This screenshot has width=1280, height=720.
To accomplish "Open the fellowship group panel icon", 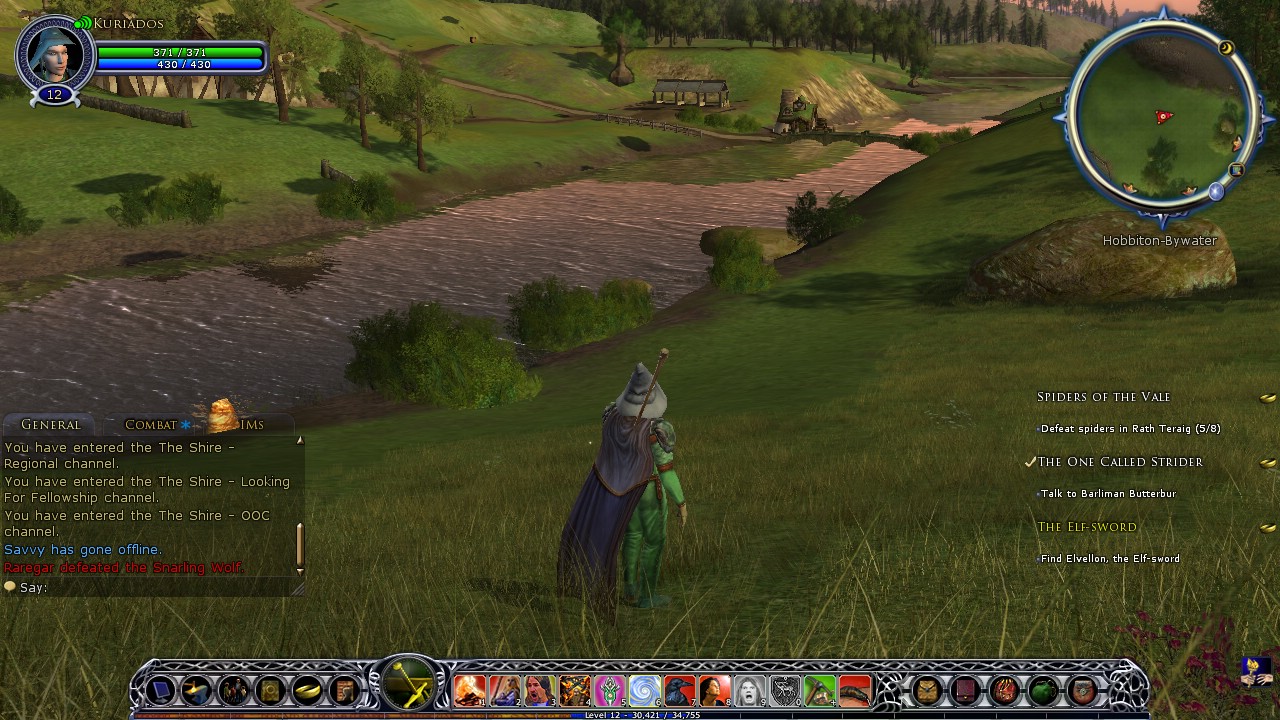I will 234,690.
